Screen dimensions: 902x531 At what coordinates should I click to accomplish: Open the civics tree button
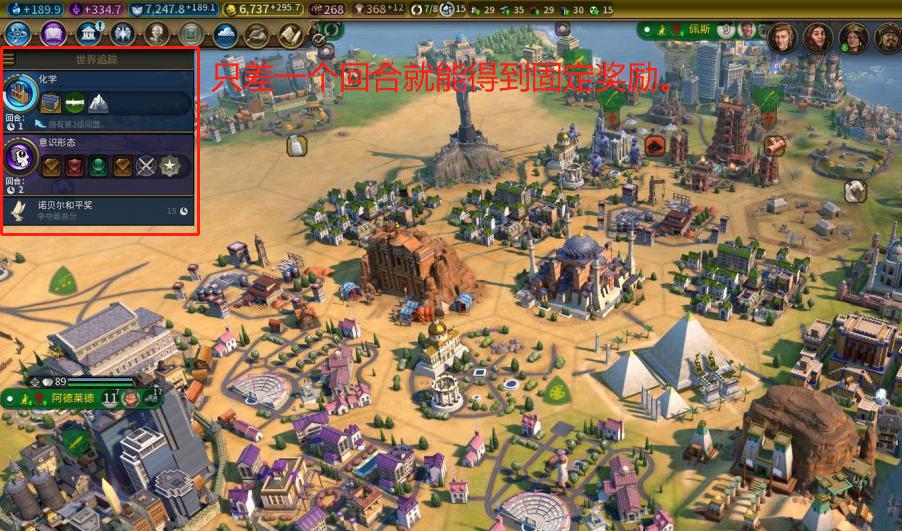coord(52,34)
